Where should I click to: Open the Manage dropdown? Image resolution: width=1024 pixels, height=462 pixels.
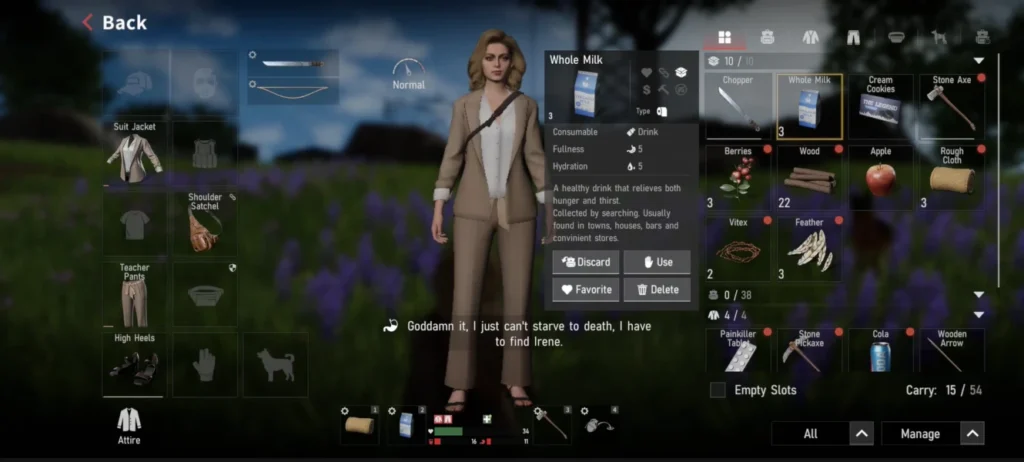coord(932,433)
